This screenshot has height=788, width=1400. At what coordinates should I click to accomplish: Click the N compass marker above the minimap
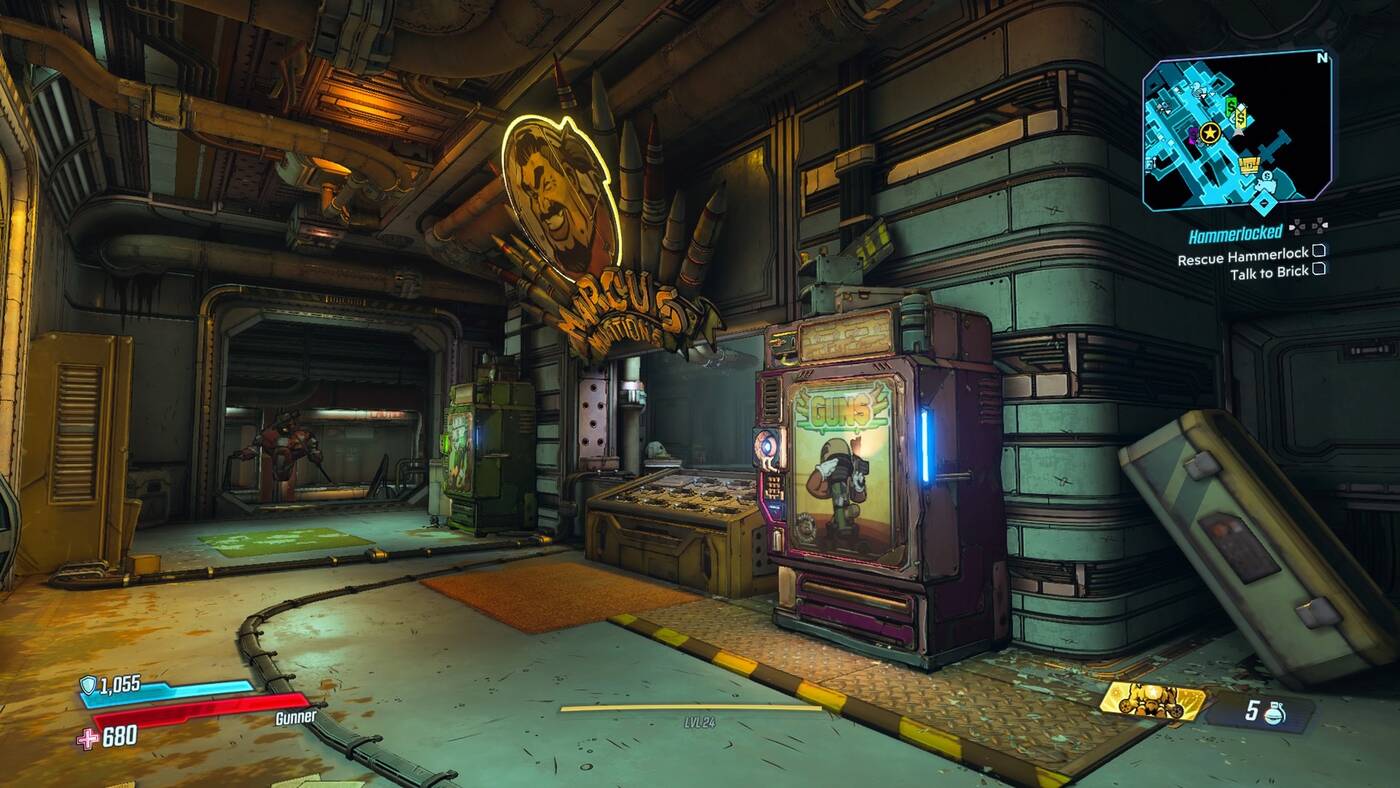pyautogui.click(x=1321, y=58)
